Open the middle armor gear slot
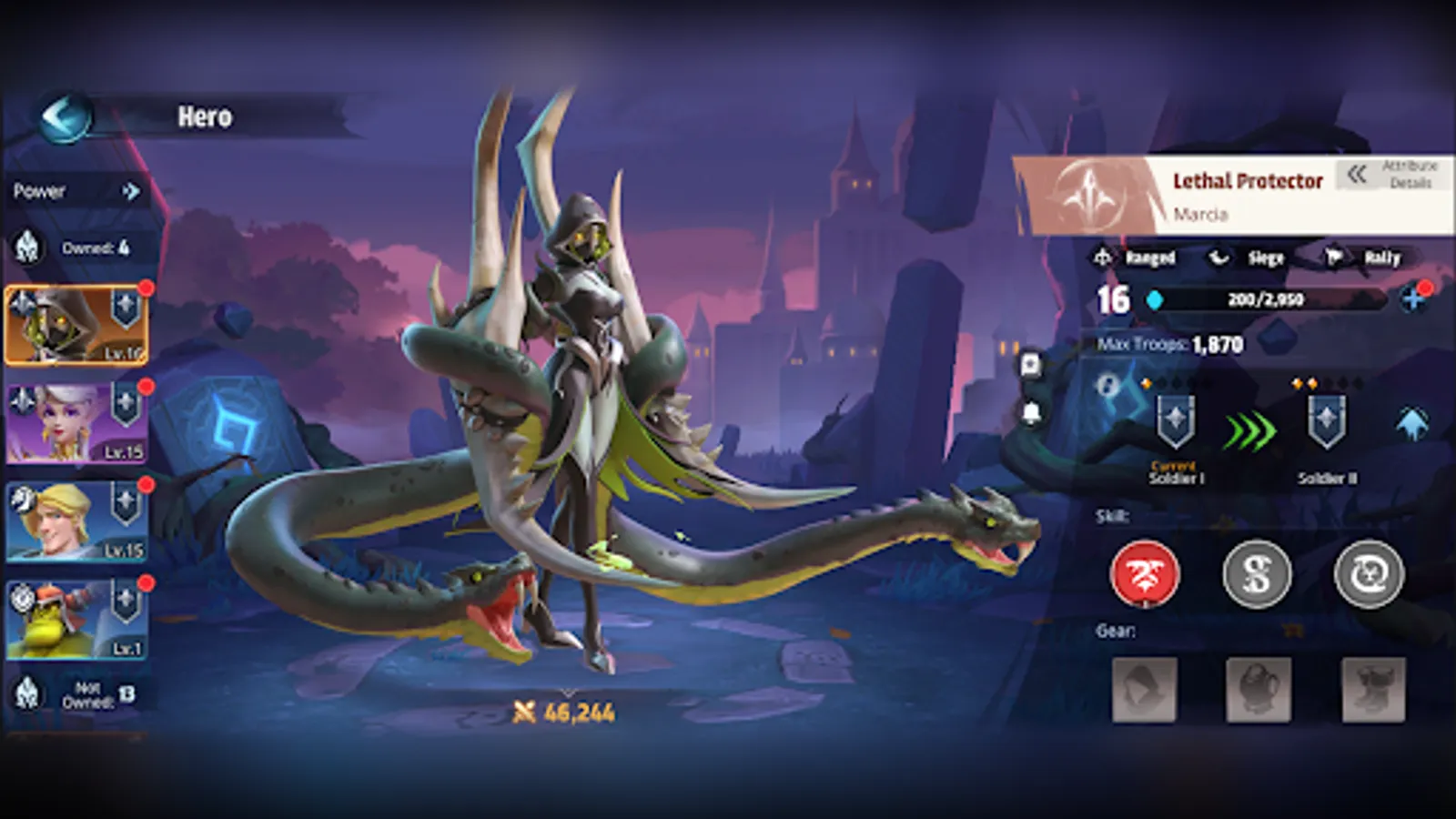This screenshot has height=819, width=1456. tap(1259, 690)
